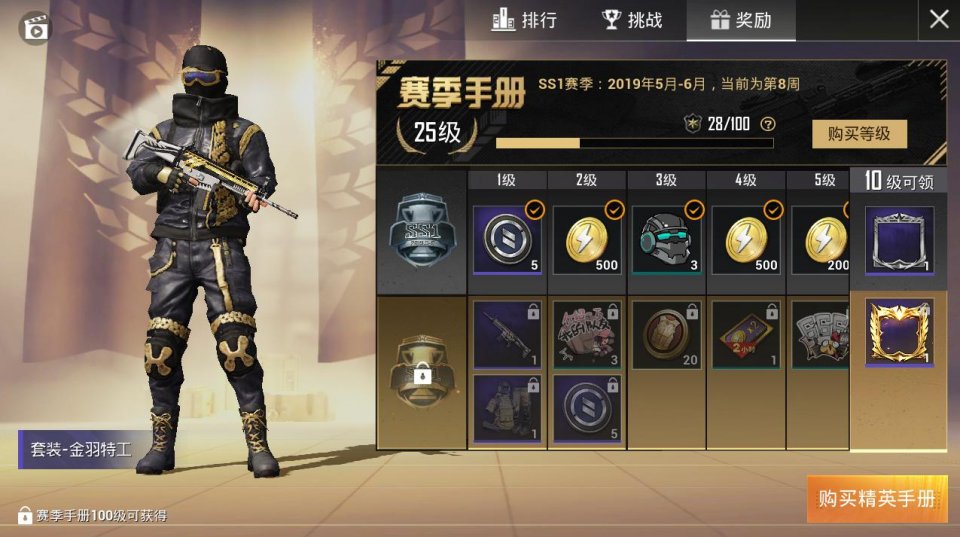Click the locked elite handbook gold badge

click(x=422, y=372)
